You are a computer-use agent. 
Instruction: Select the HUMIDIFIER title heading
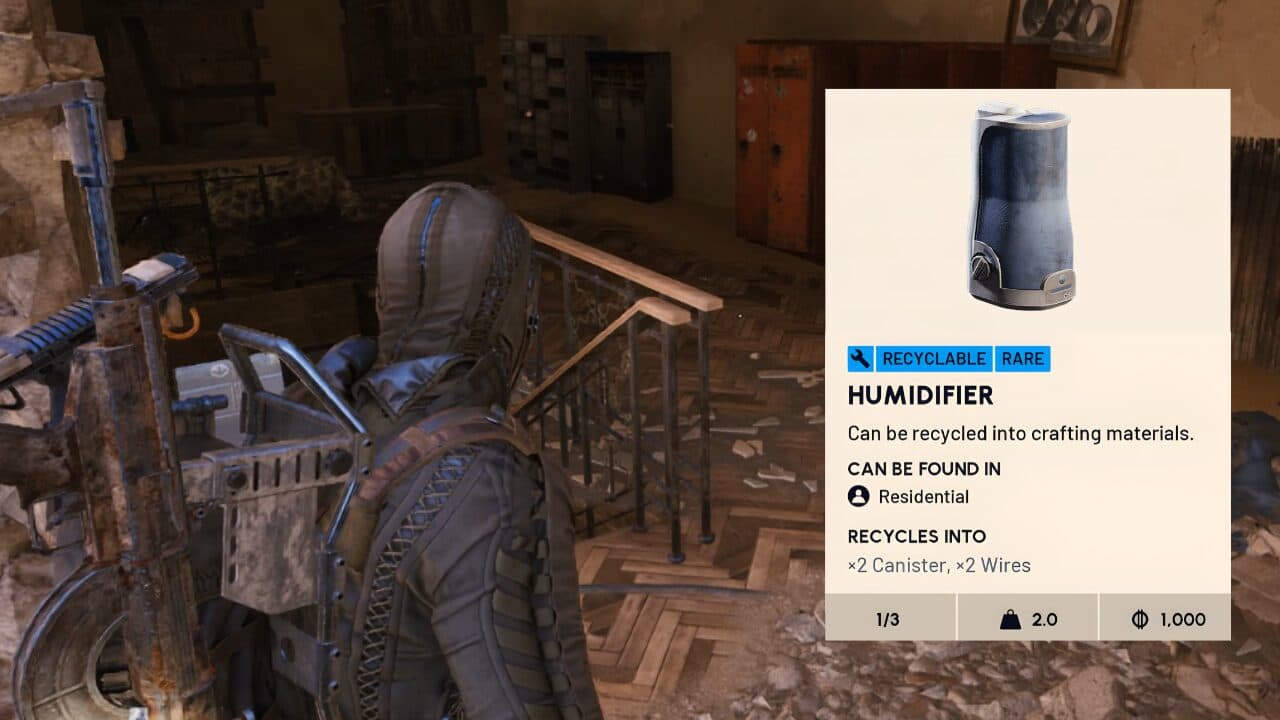(920, 395)
